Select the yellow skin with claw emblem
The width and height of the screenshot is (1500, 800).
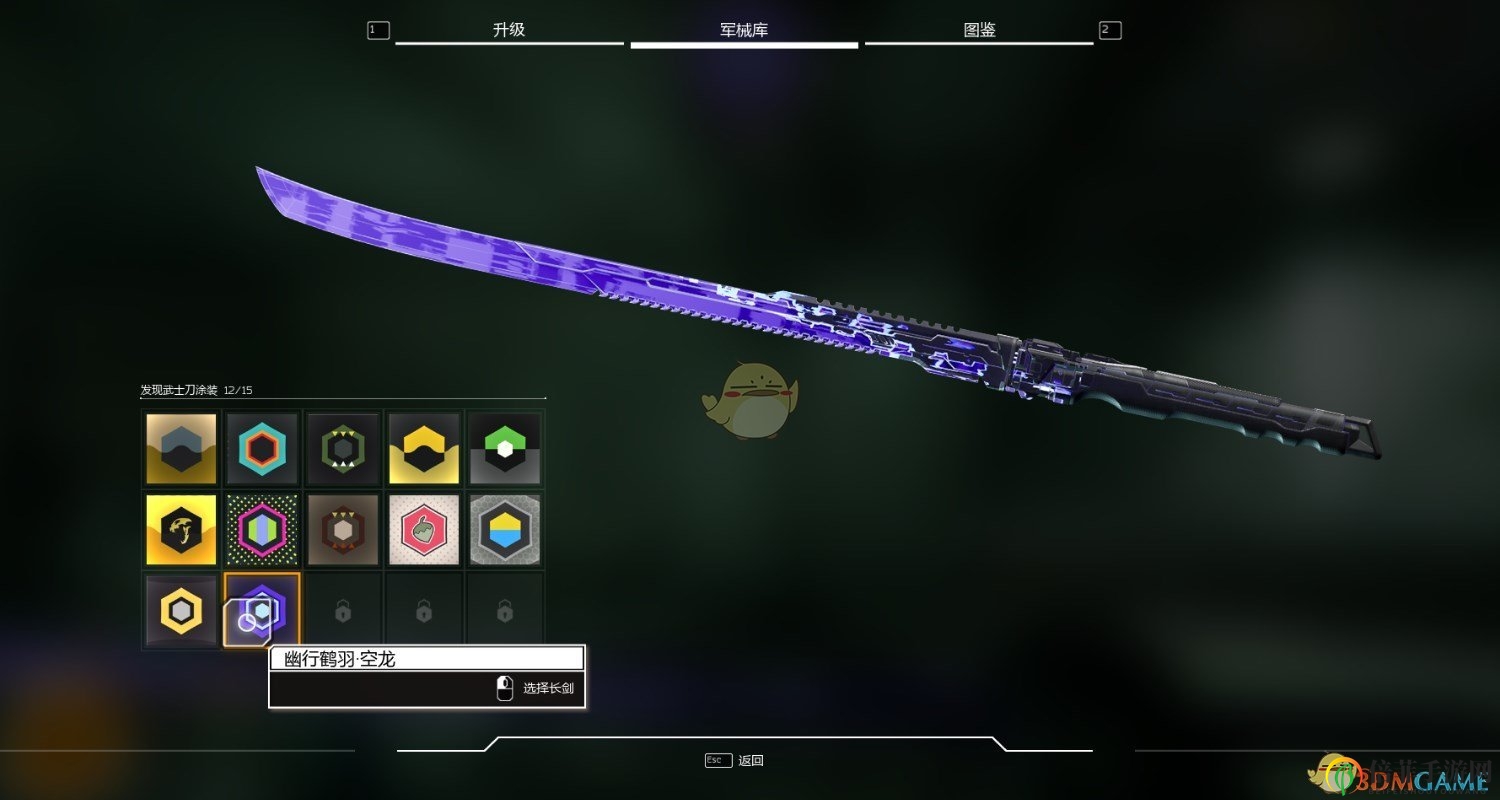(x=181, y=528)
